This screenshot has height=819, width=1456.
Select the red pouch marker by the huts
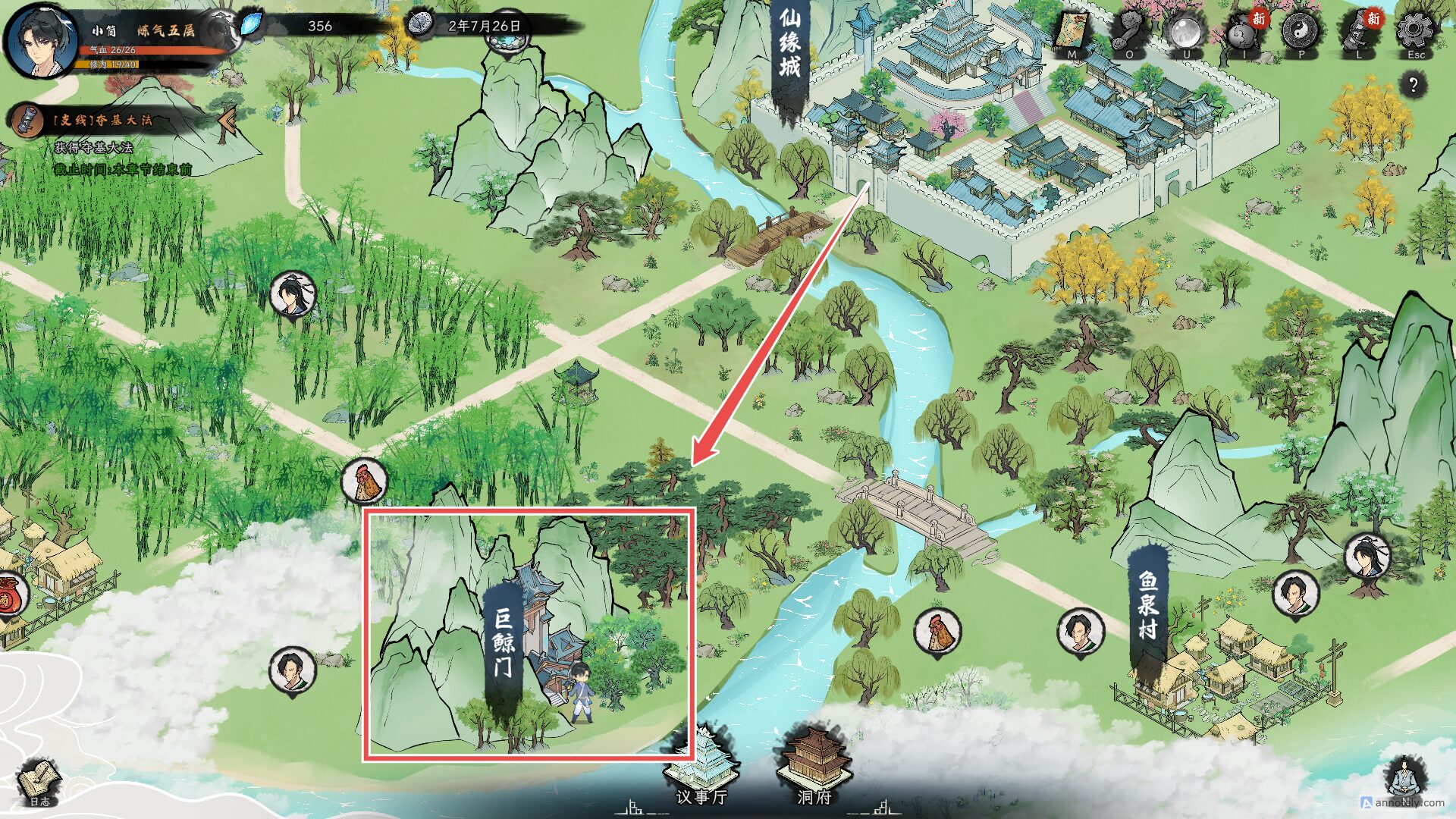pos(8,595)
